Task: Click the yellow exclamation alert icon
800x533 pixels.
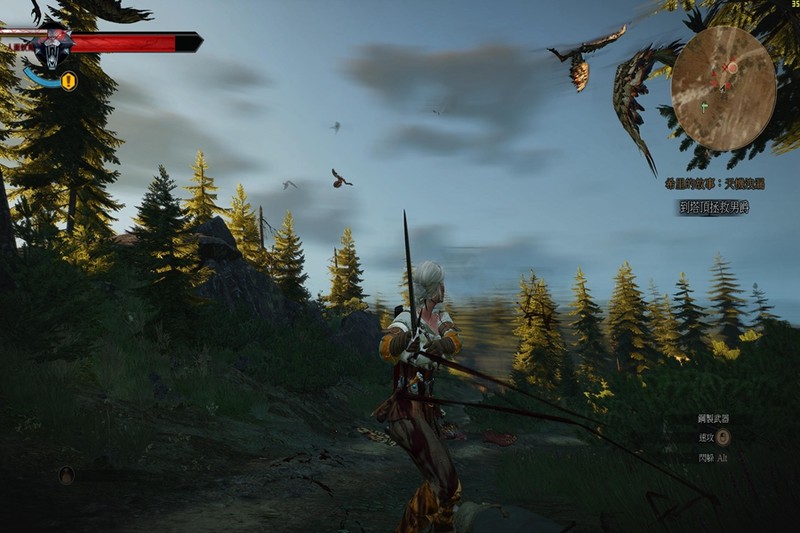Action: pos(68,82)
